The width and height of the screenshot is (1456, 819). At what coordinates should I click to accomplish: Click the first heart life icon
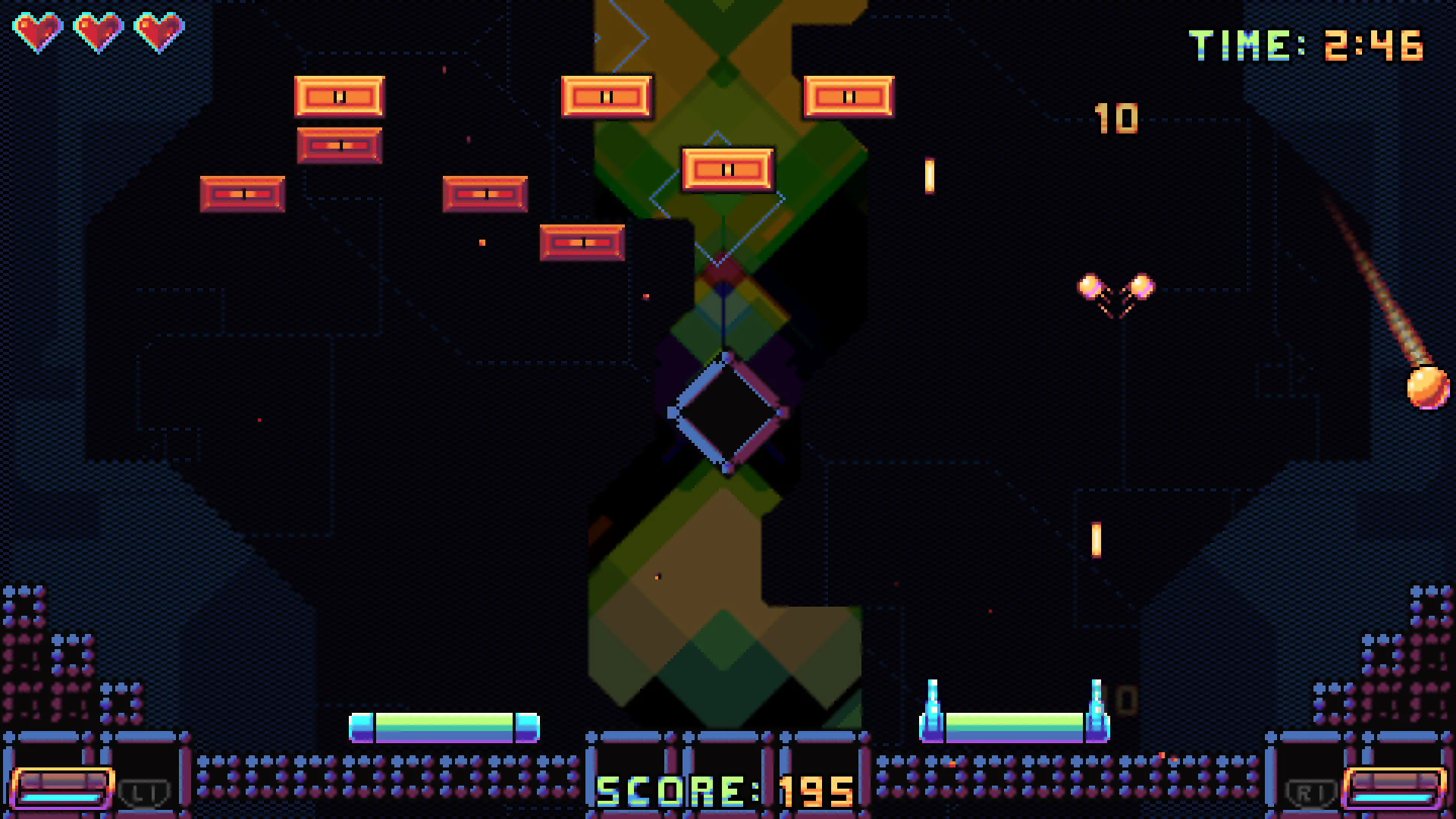pos(39,30)
